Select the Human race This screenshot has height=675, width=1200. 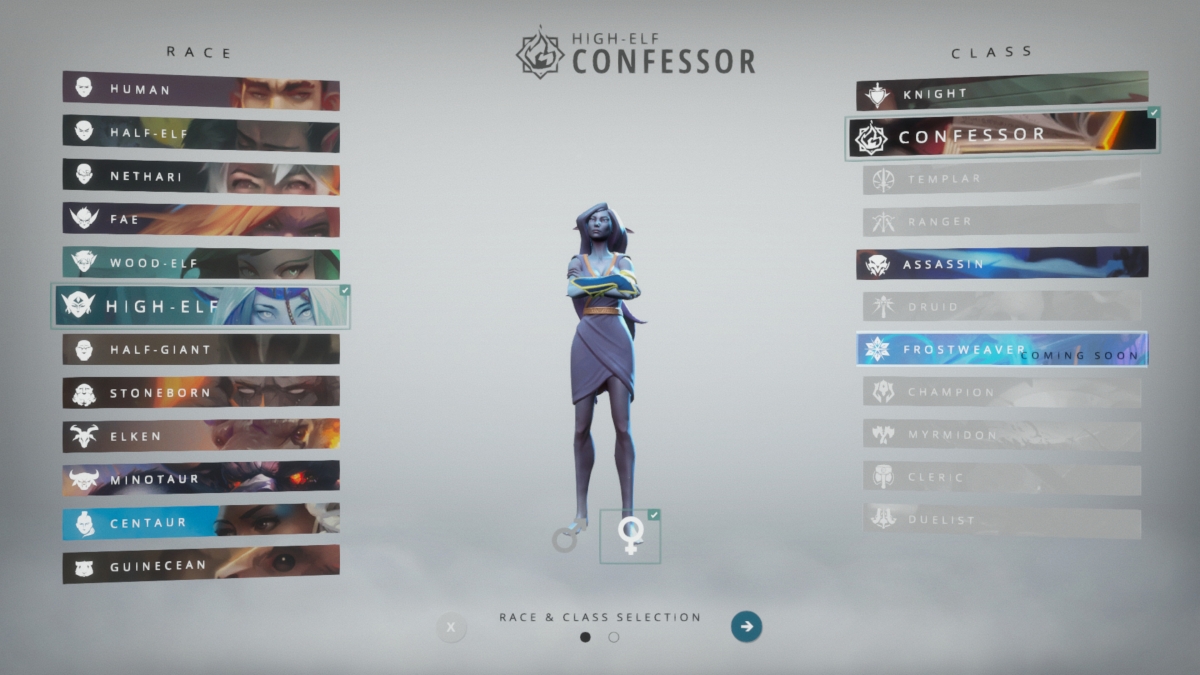point(200,90)
